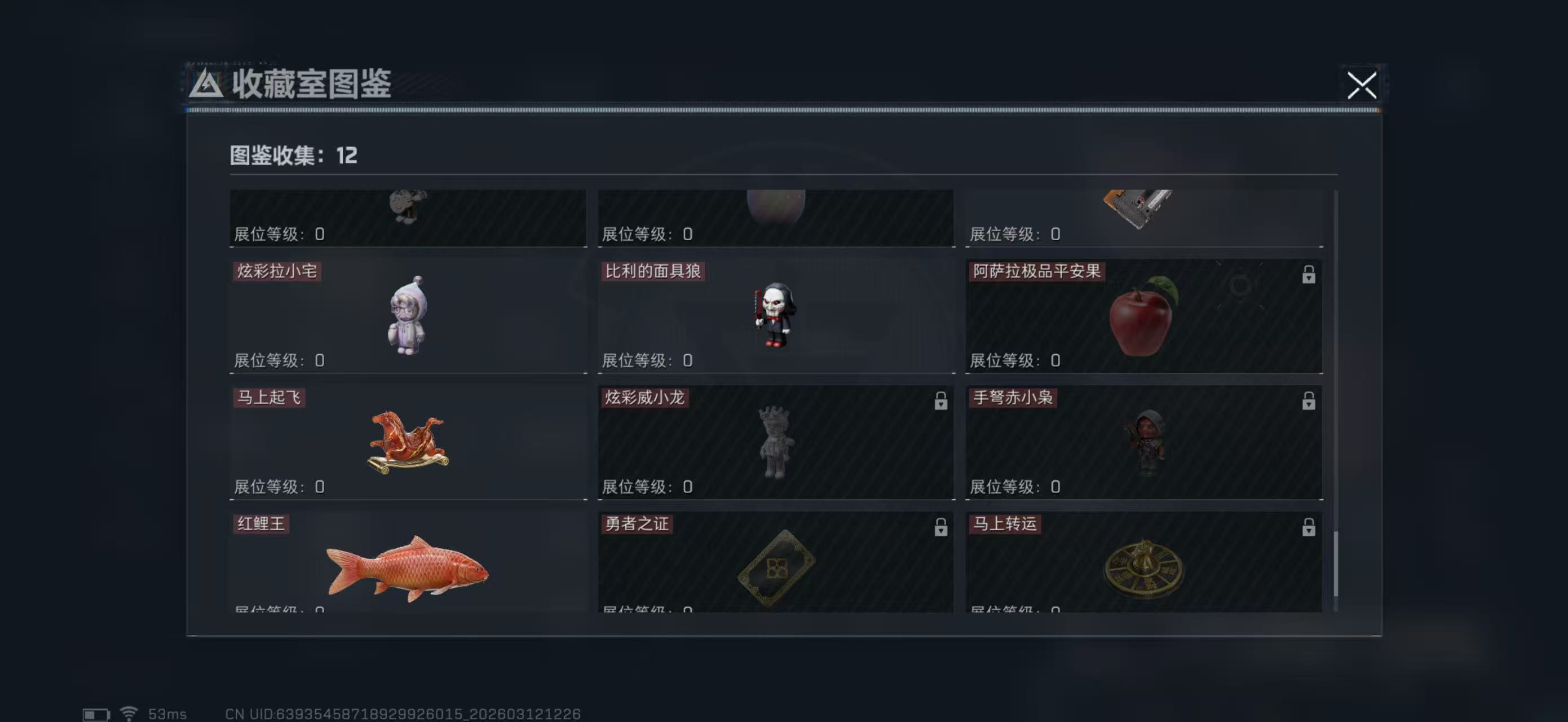
Task: Toggle the lock on 阿萨拉极品平安果
Action: [1308, 276]
